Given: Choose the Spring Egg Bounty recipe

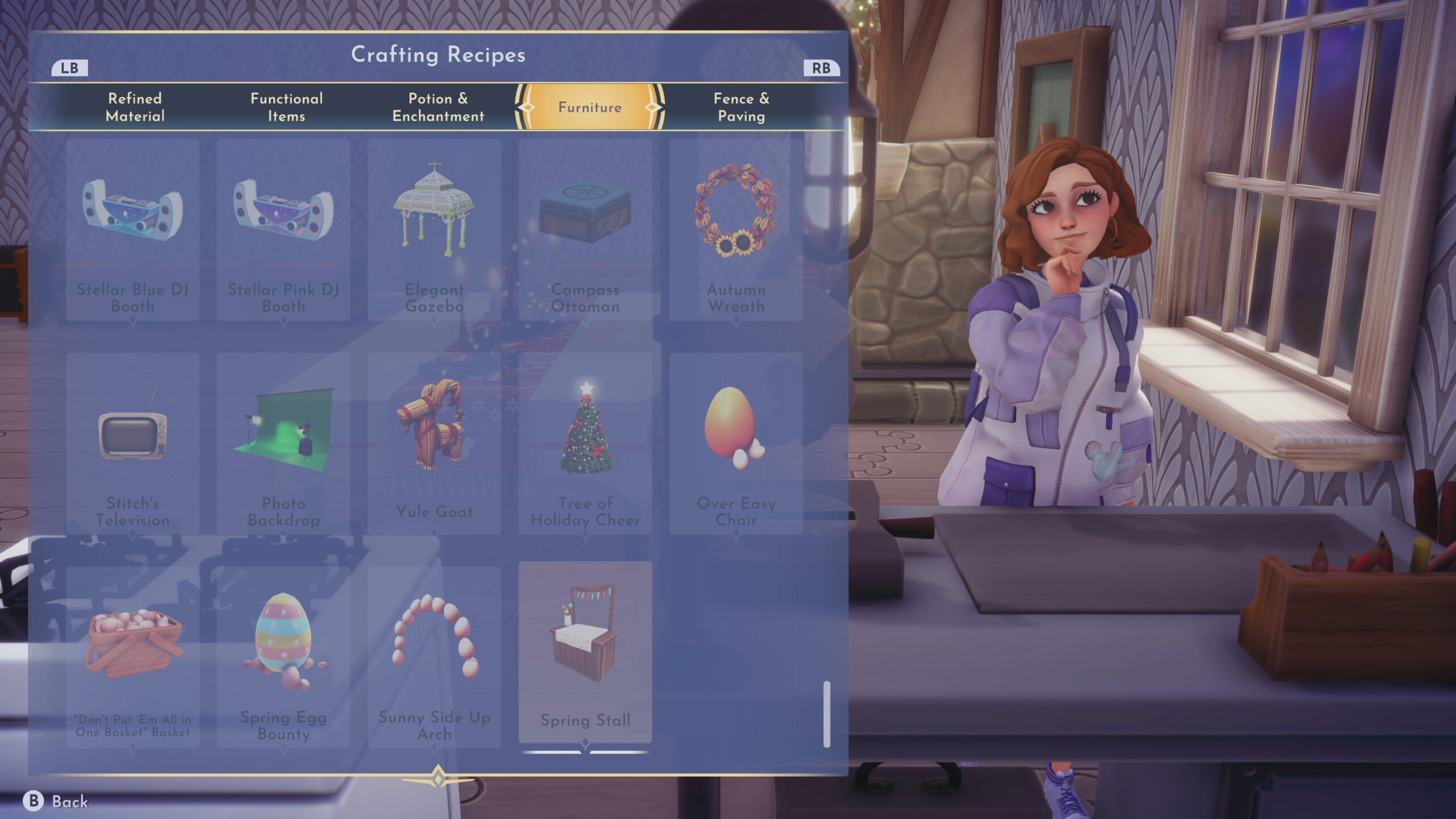Looking at the screenshot, I should click(x=283, y=657).
